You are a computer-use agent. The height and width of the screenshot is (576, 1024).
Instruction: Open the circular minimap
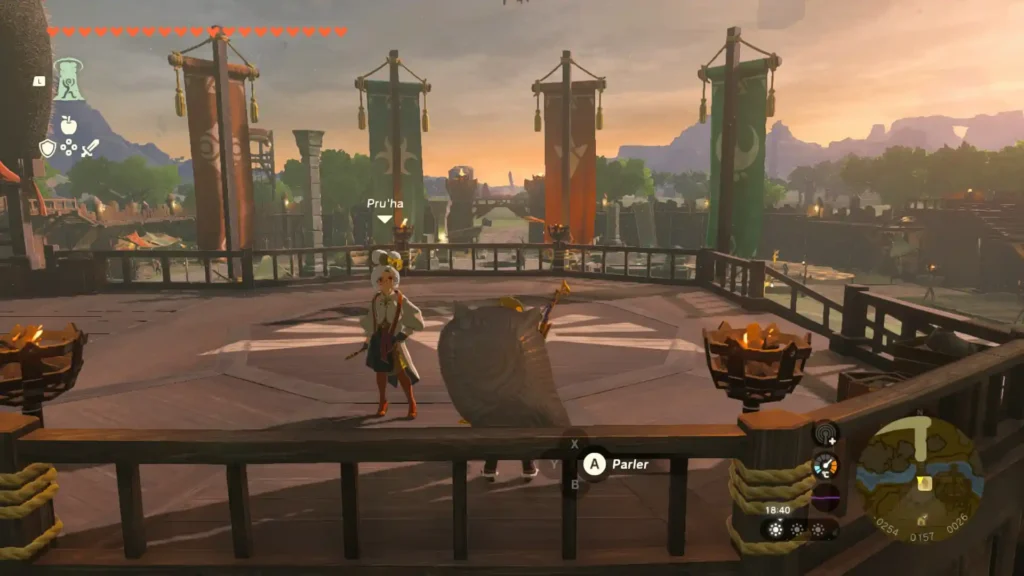920,478
